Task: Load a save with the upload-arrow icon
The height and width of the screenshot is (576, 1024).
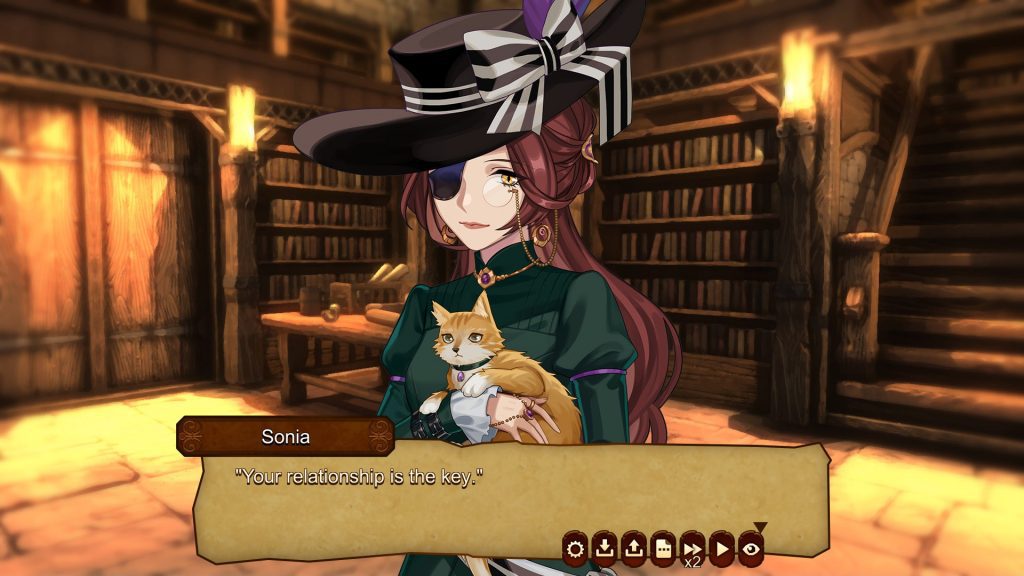Action: pyautogui.click(x=633, y=547)
